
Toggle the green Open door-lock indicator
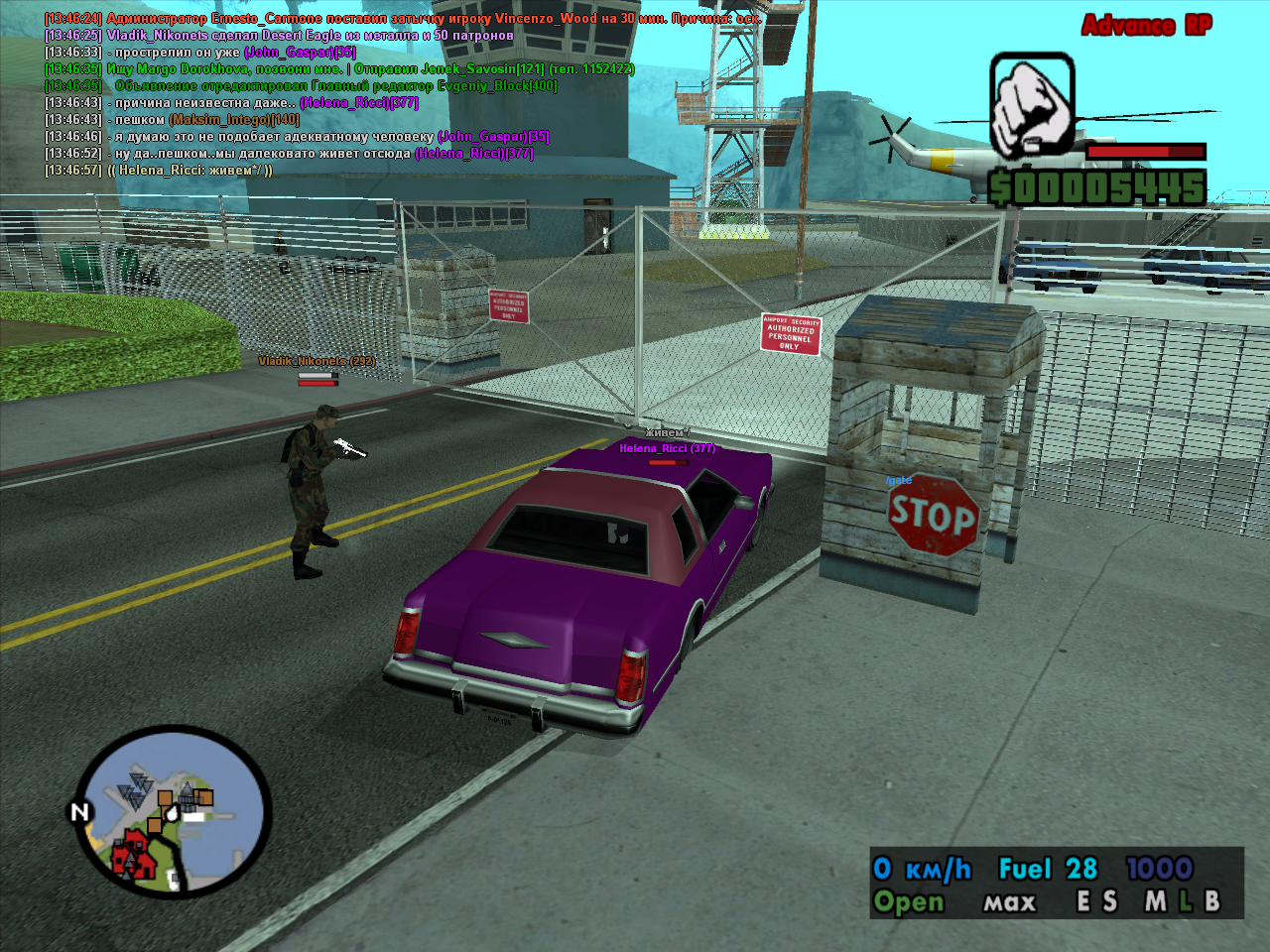[x=909, y=902]
